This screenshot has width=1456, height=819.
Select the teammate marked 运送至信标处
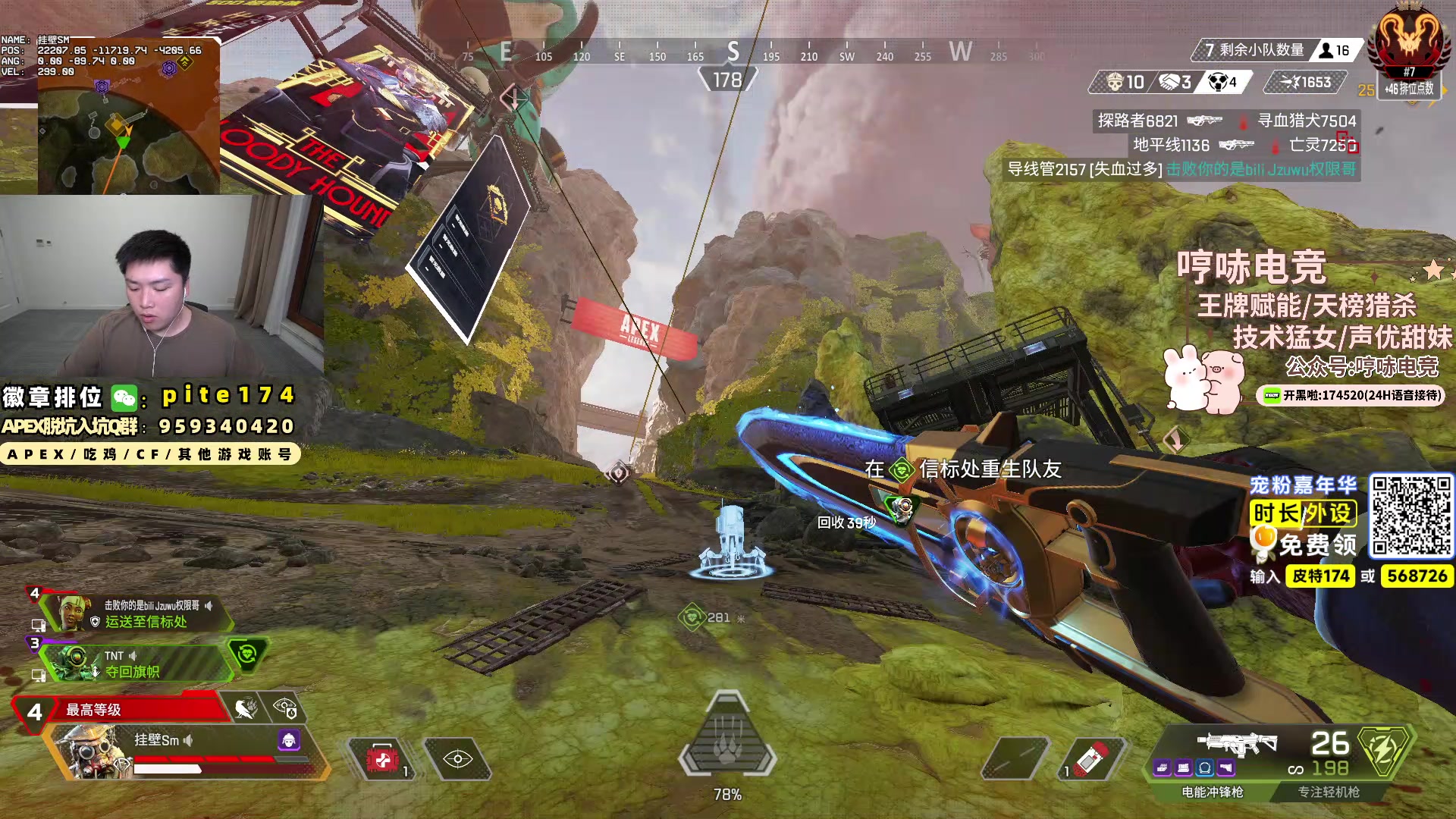point(136,614)
